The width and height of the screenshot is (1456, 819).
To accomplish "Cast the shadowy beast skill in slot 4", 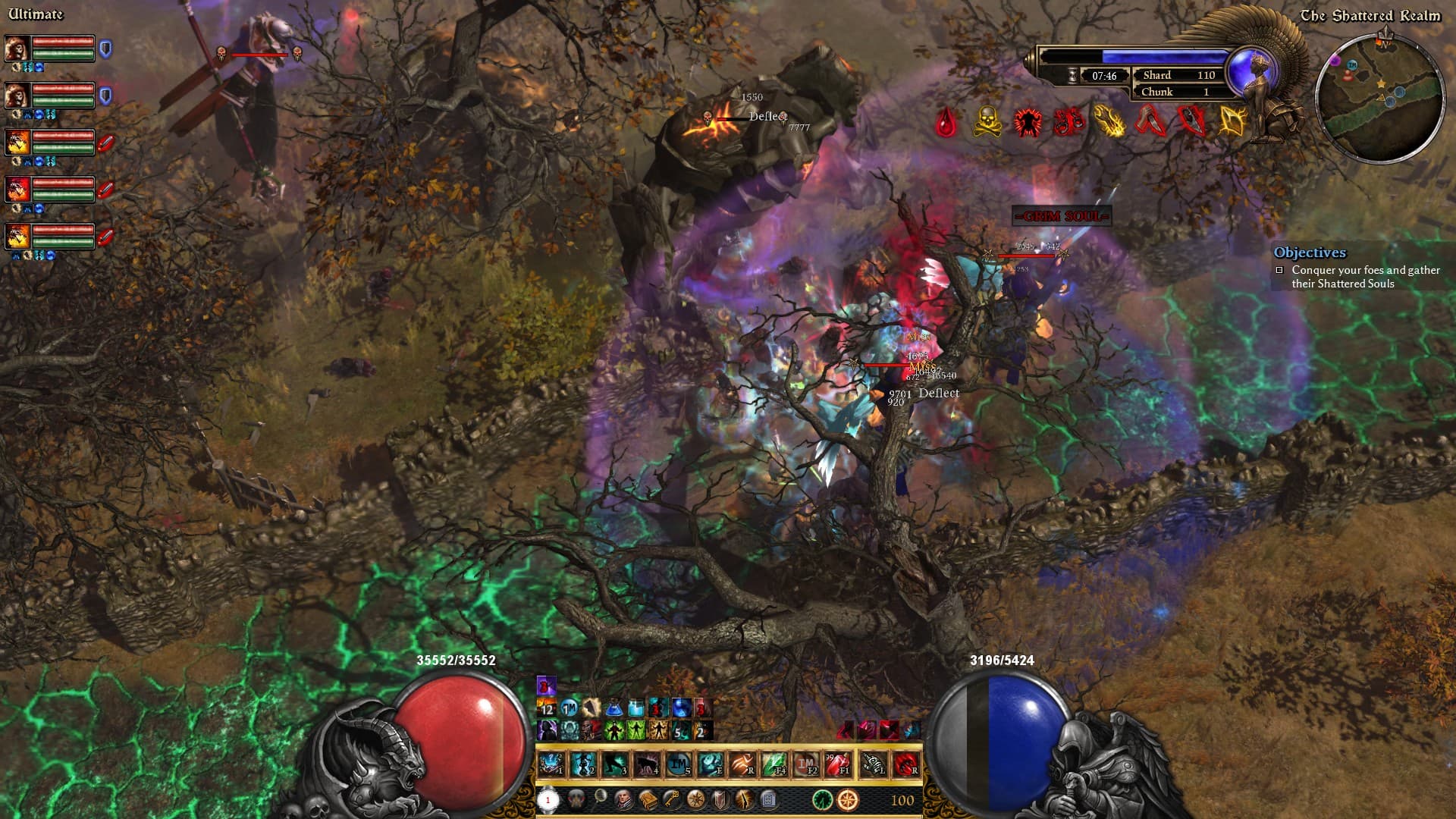I will point(647,764).
